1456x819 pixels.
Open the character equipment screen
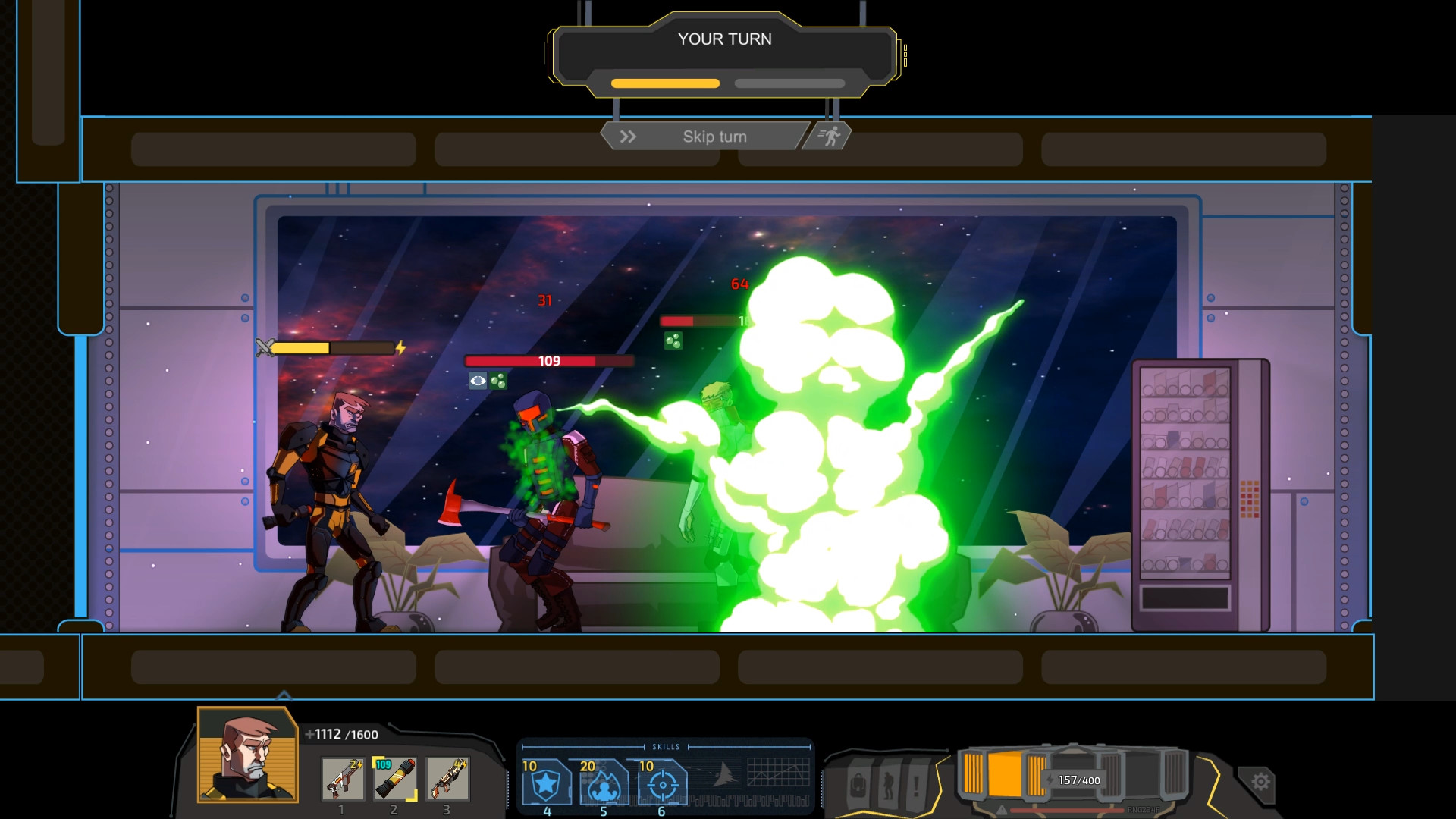(x=886, y=786)
